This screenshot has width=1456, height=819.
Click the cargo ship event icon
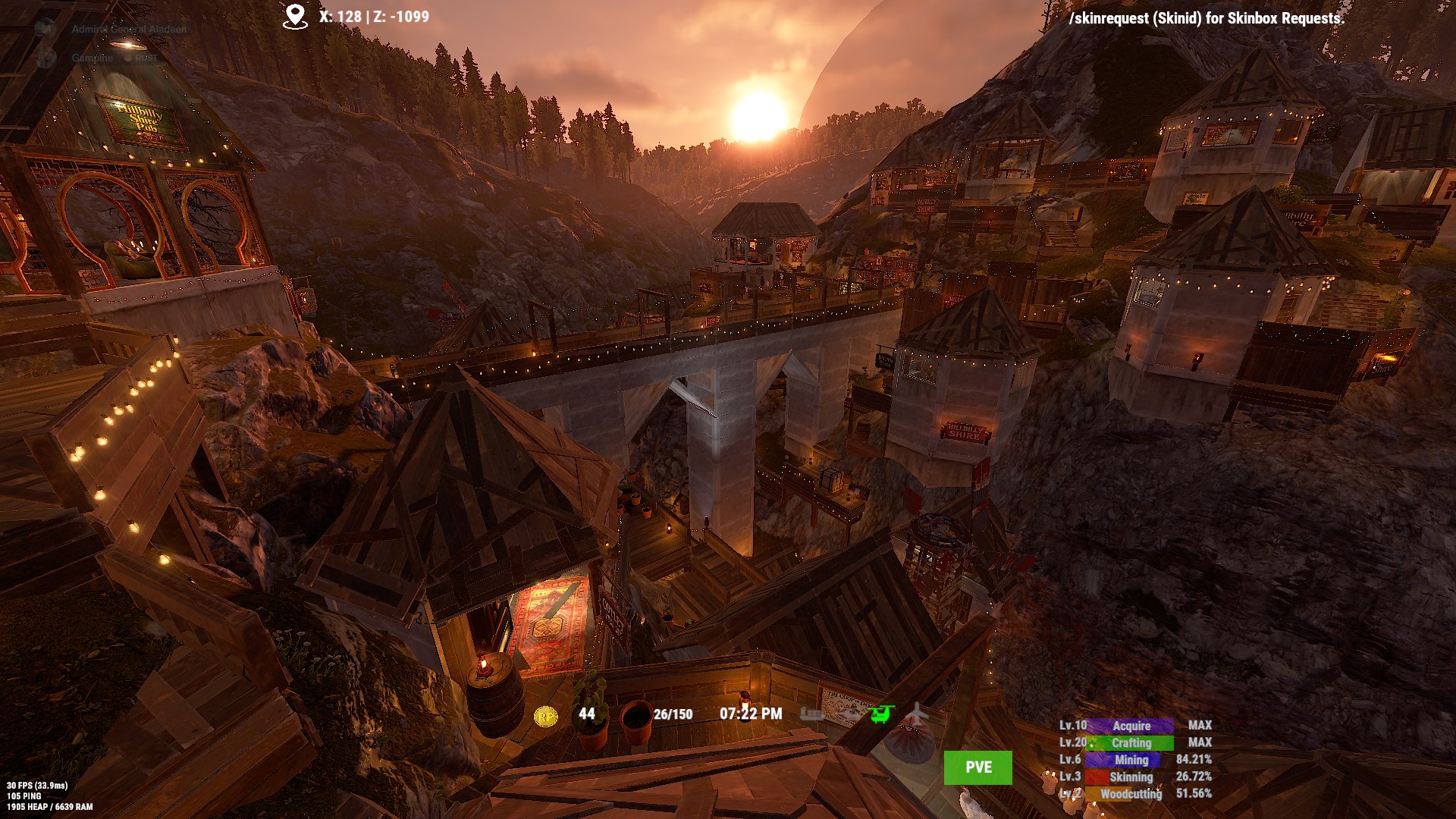[x=812, y=714]
